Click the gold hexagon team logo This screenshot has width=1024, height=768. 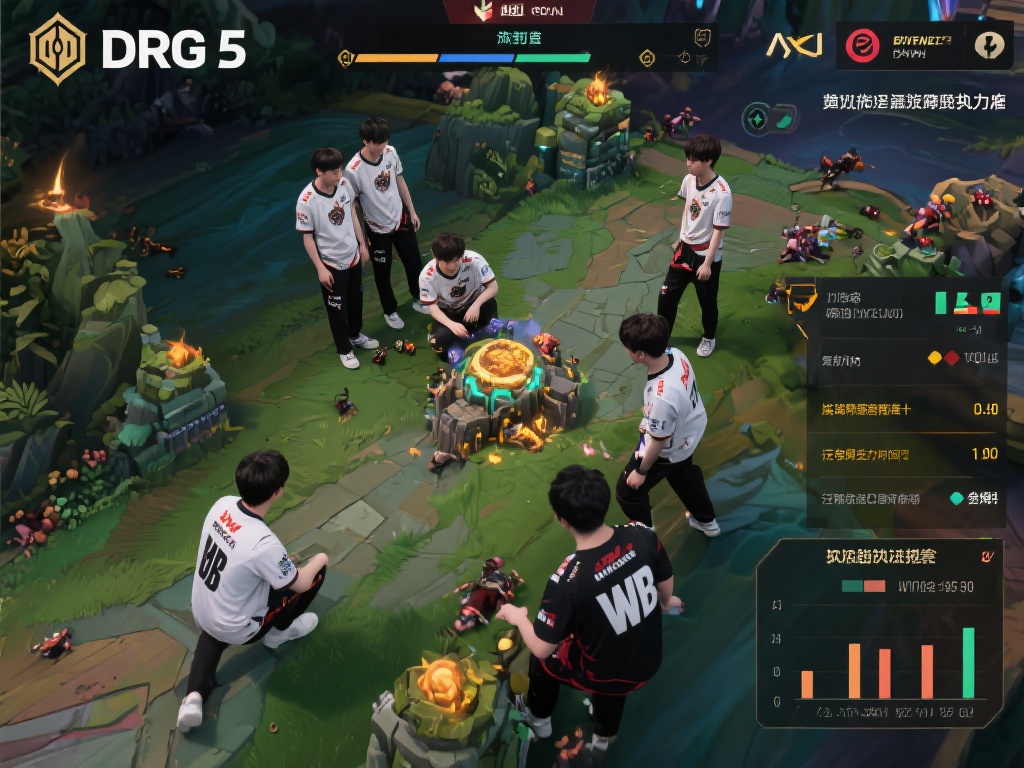(x=58, y=48)
